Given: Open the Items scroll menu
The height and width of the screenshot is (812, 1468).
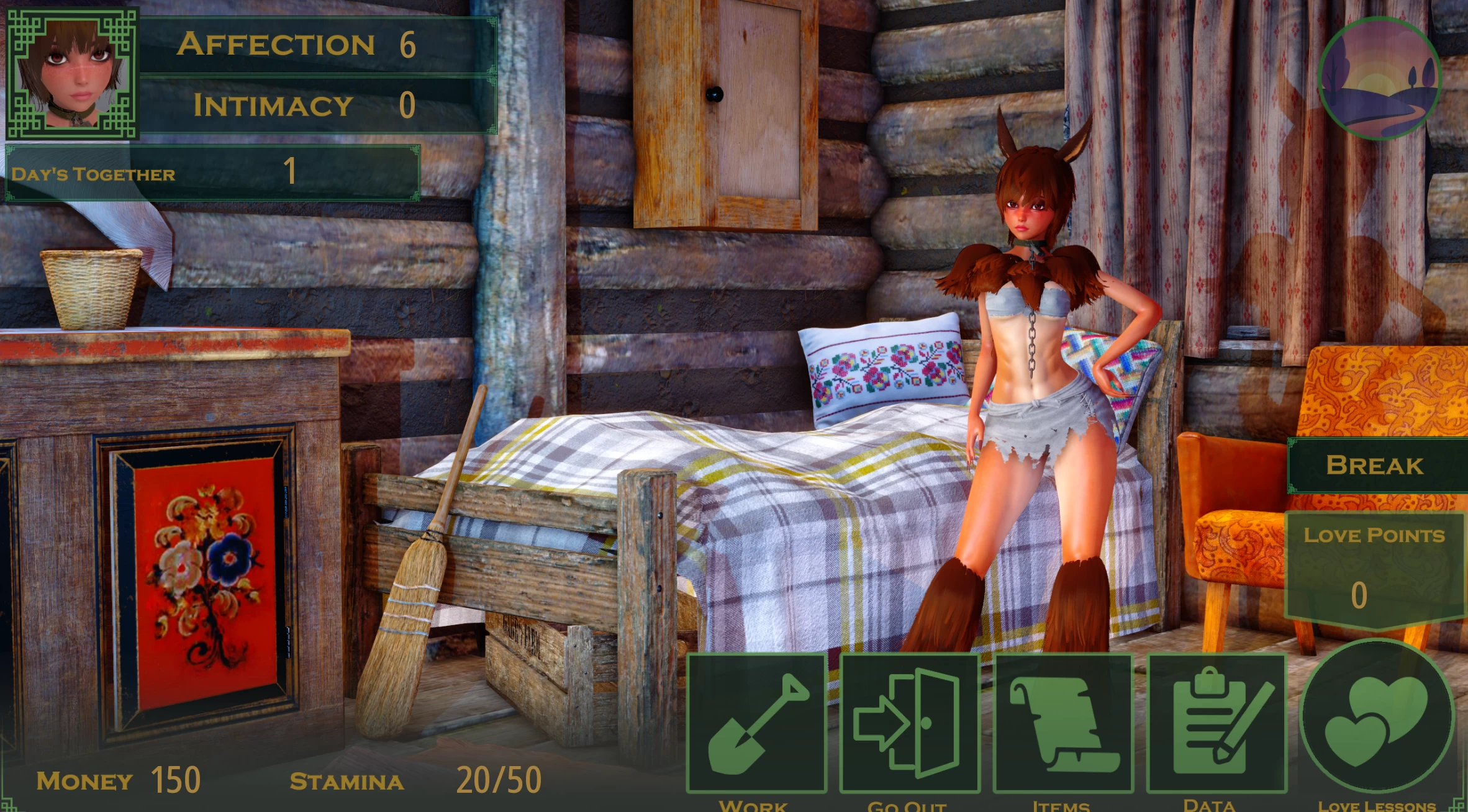Looking at the screenshot, I should 1063,724.
